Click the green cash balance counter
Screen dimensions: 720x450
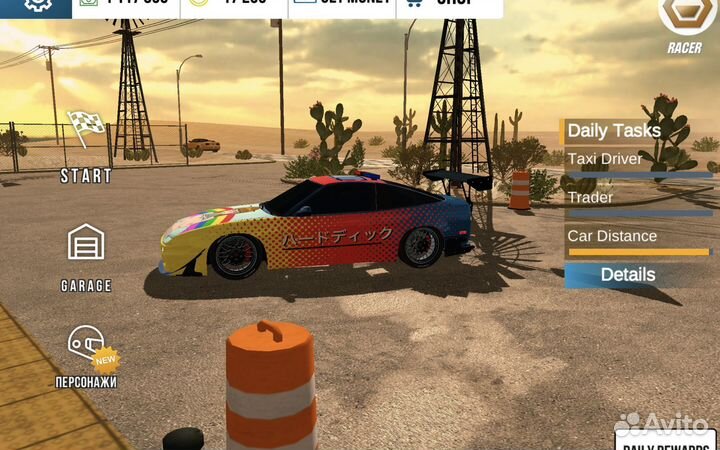tap(126, 6)
